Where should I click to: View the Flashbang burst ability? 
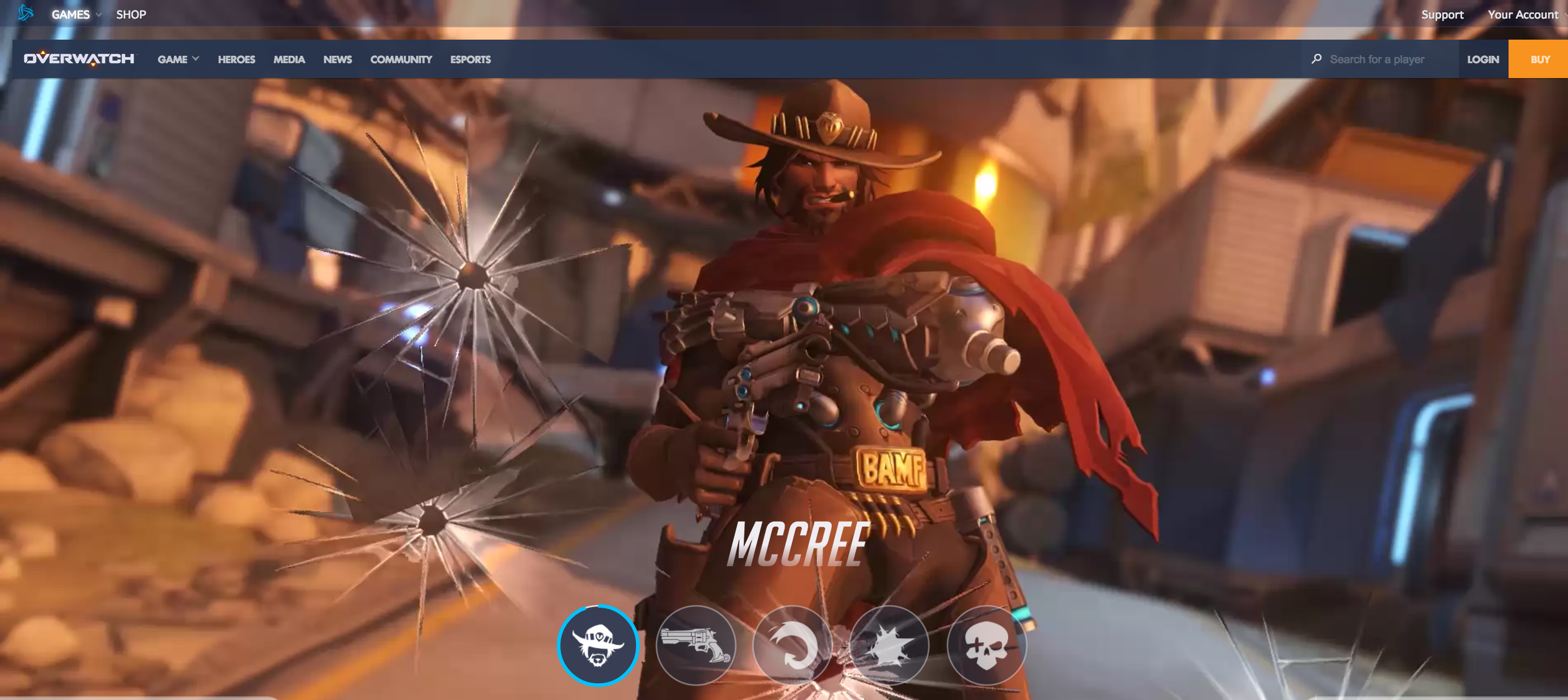pyautogui.click(x=889, y=645)
